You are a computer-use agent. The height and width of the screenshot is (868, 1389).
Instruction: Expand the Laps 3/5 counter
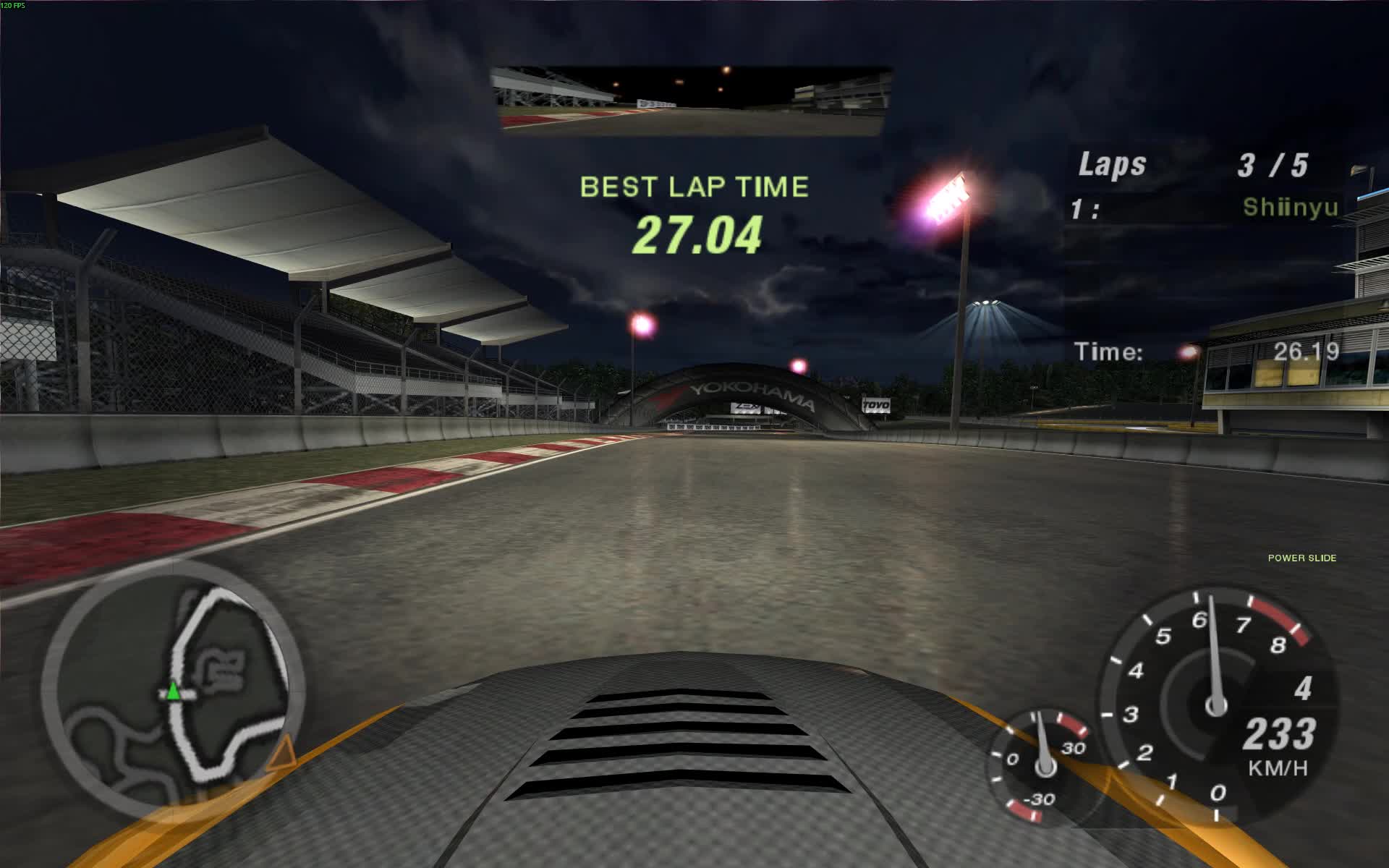(x=1194, y=165)
